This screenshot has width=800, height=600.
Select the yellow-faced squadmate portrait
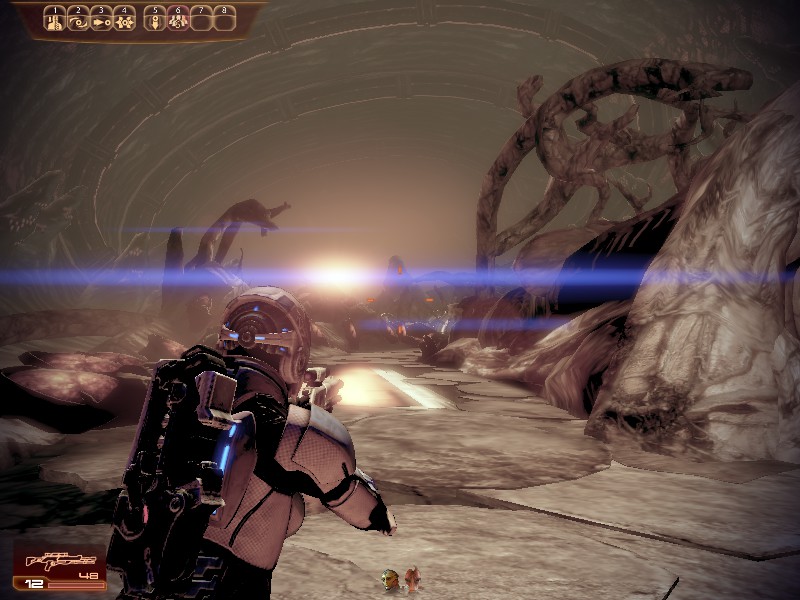pyautogui.click(x=390, y=578)
